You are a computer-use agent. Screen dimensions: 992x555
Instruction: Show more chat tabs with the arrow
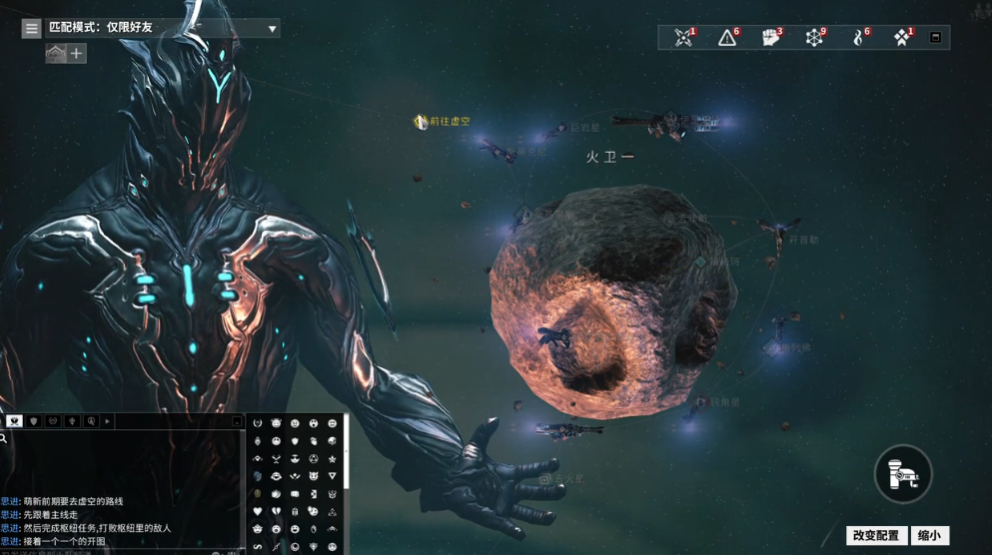pos(107,422)
